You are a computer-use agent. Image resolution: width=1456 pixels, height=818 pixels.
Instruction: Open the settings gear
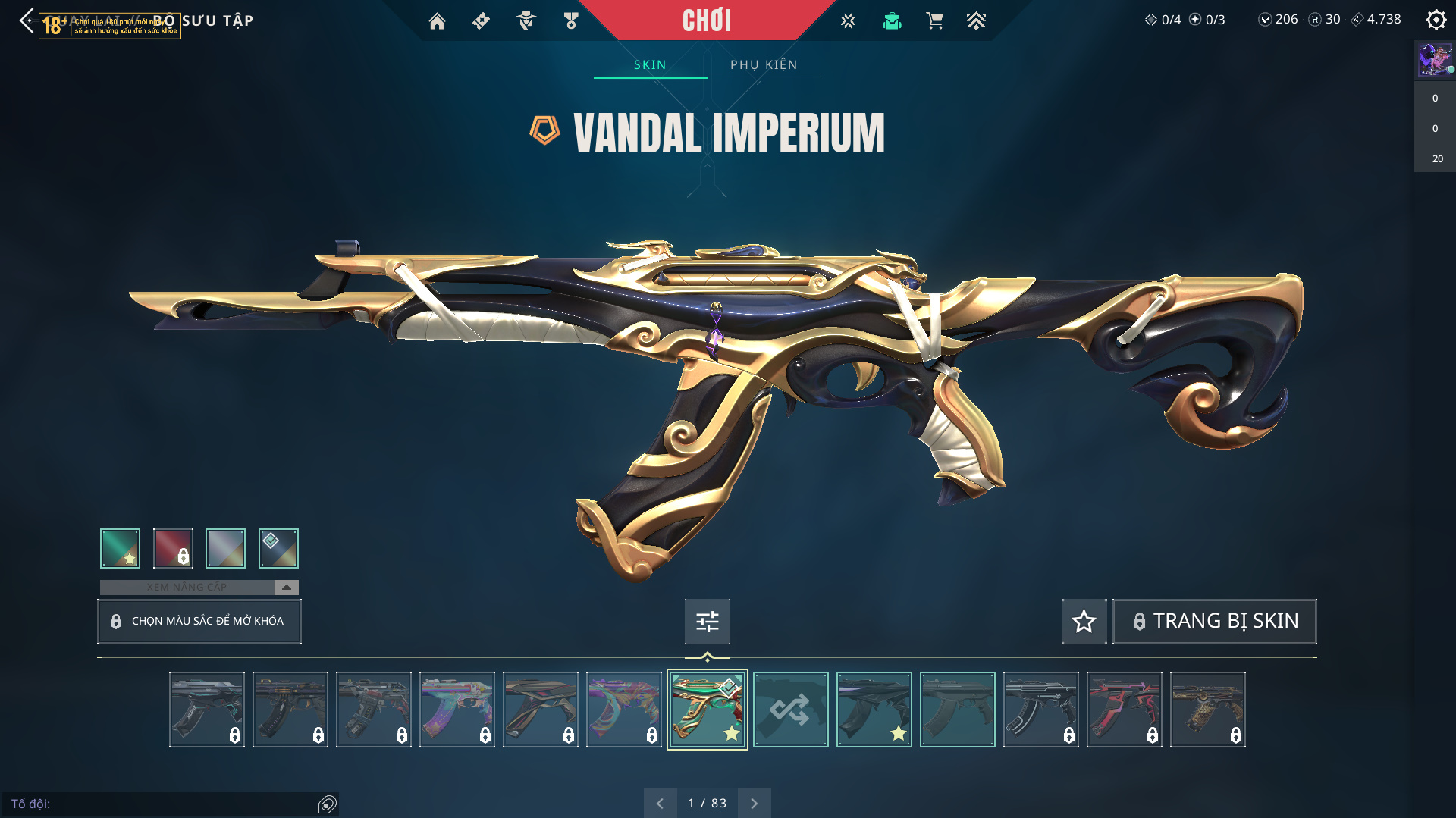1436,20
